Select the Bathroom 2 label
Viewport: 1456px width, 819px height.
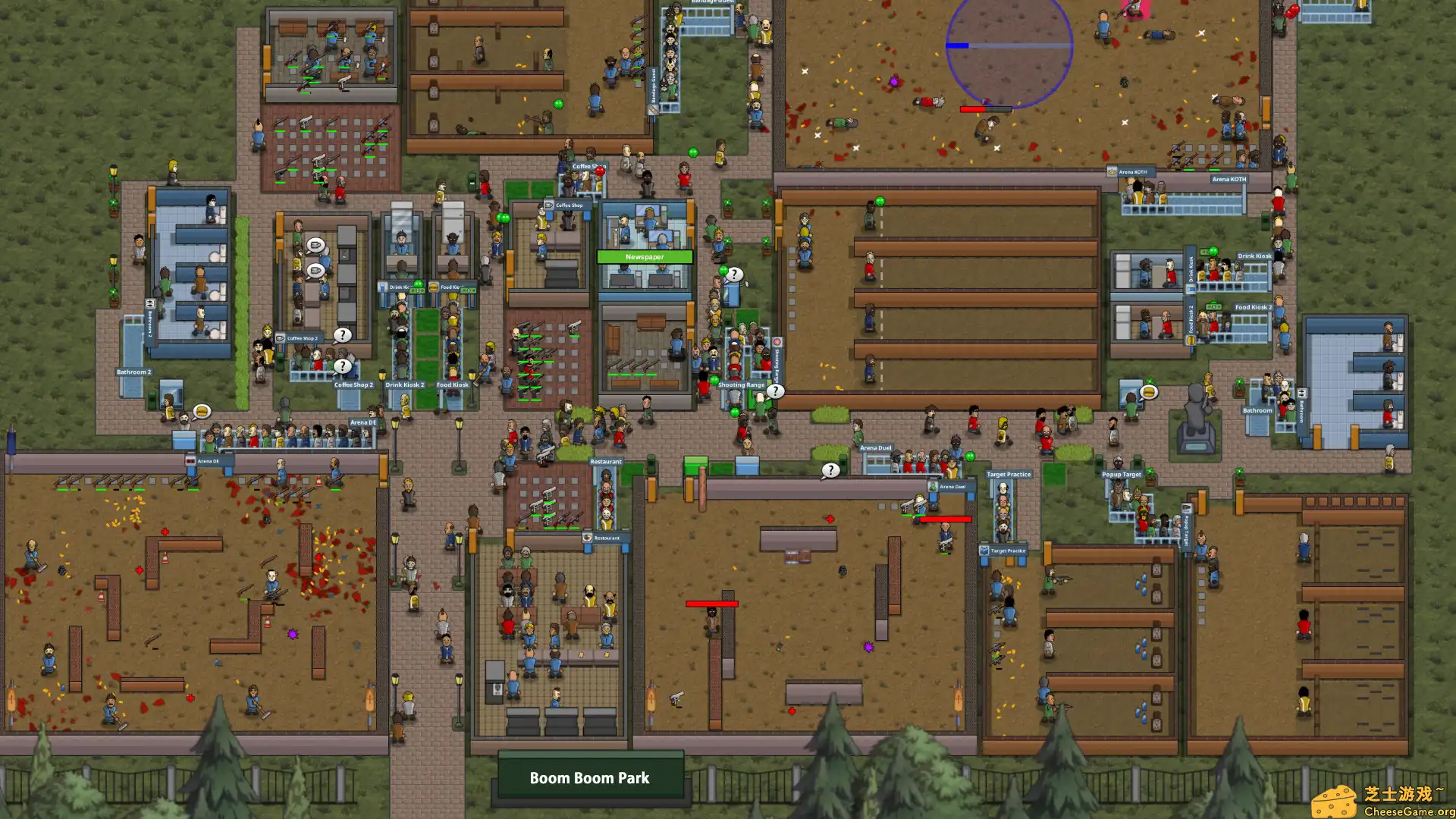[x=134, y=372]
